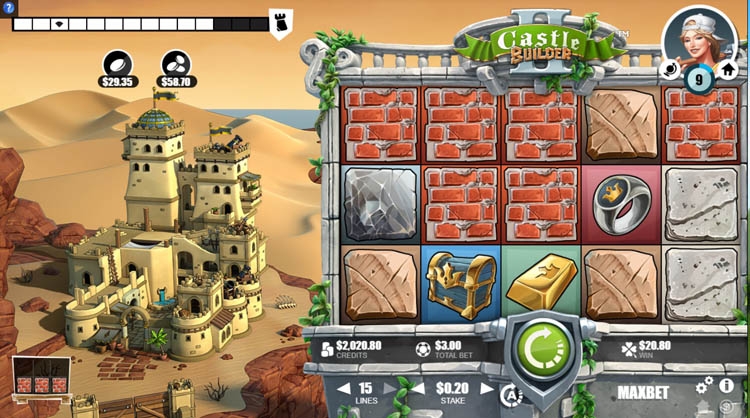Open the globe world map icon
750x418 pixels.
tap(671, 70)
